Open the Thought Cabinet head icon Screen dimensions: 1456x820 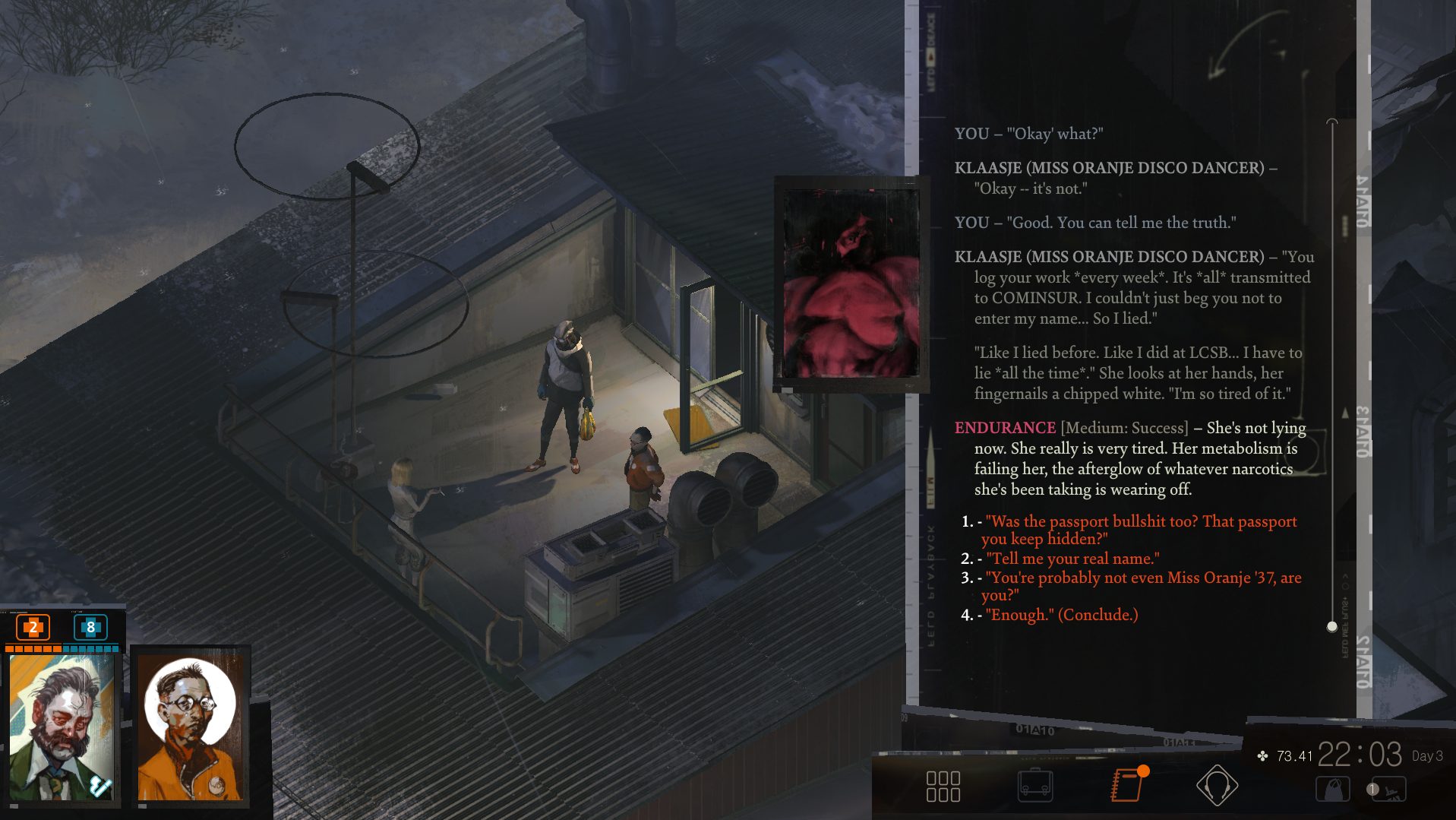coord(1217,786)
